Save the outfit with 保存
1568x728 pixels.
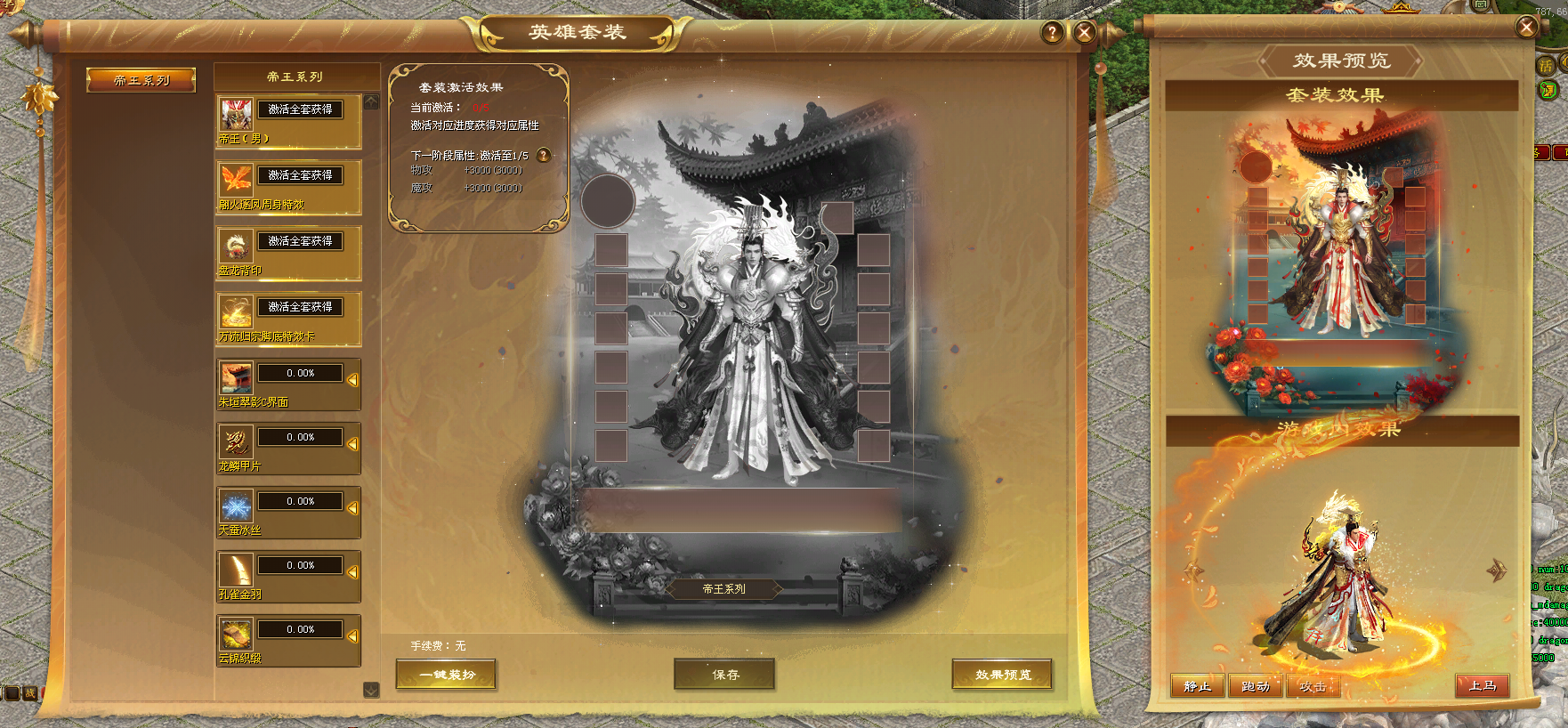[x=724, y=675]
